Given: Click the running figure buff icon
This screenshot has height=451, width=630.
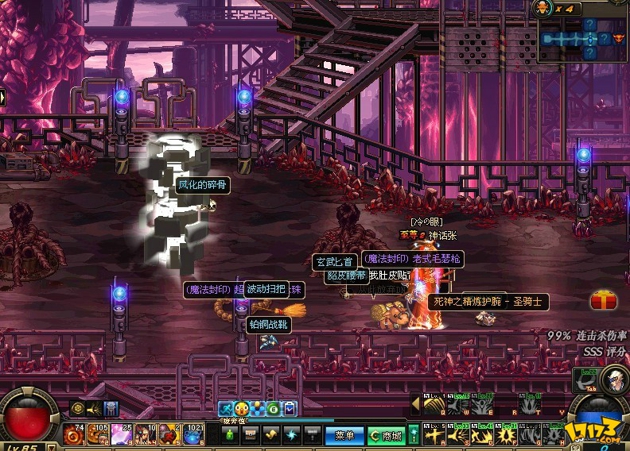Looking at the screenshot, I should click(x=226, y=409).
